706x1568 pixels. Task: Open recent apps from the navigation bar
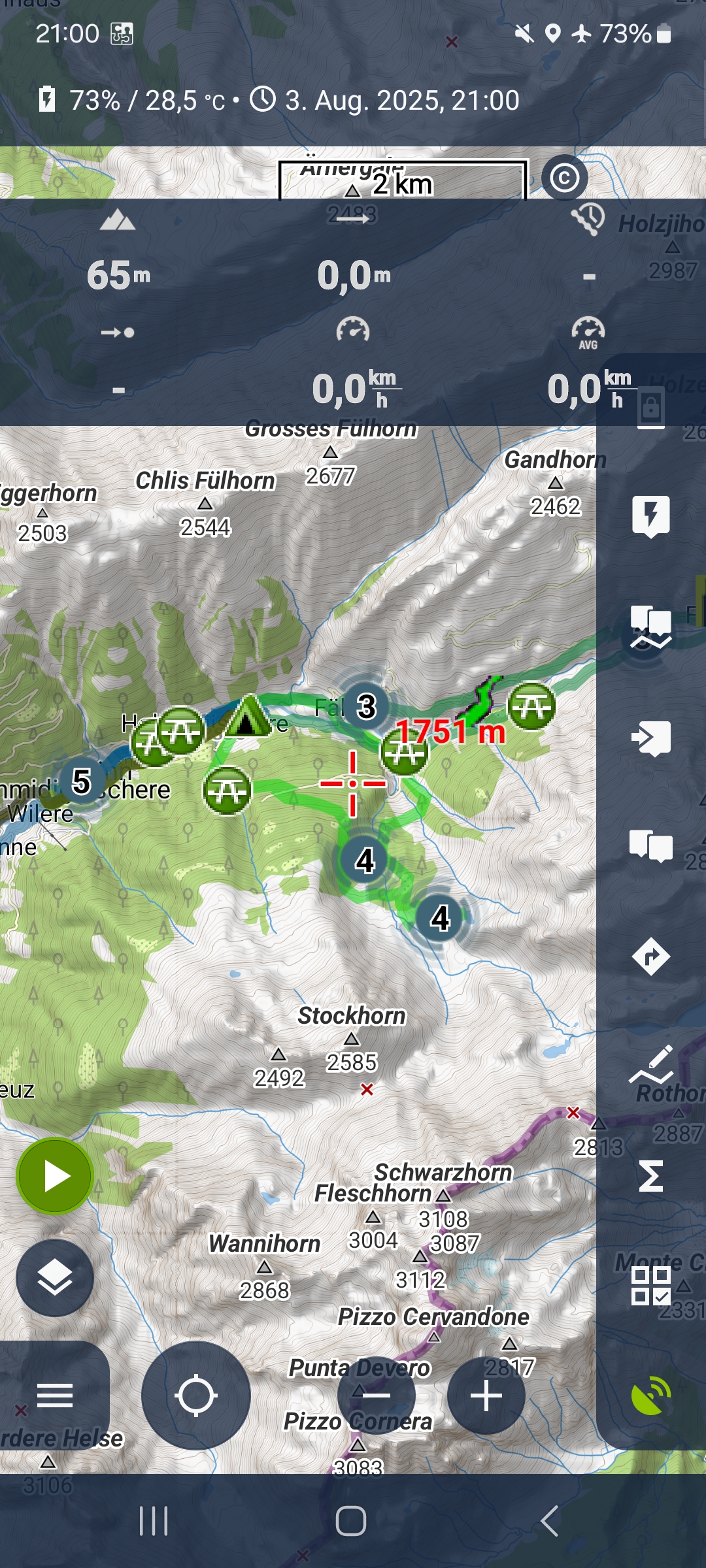[x=154, y=1521]
